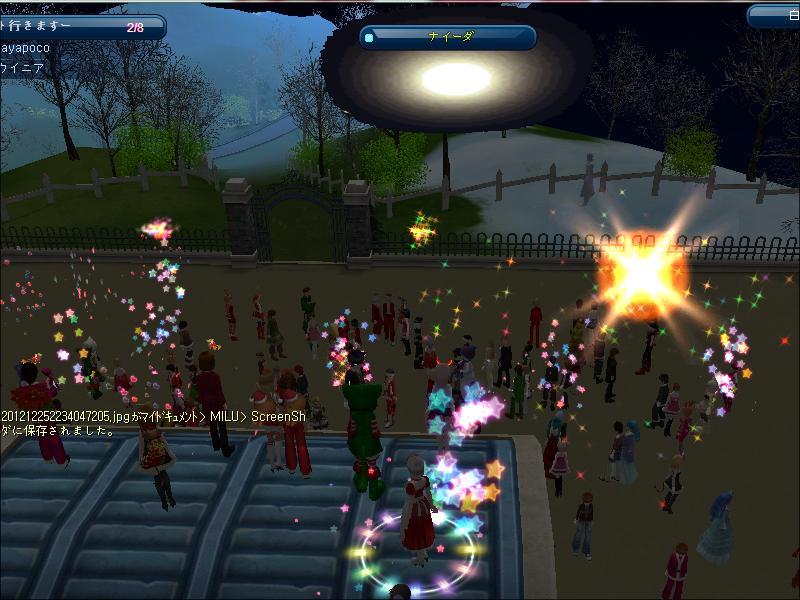
Task: Select the ナイーダ target name bar
Action: click(x=448, y=37)
